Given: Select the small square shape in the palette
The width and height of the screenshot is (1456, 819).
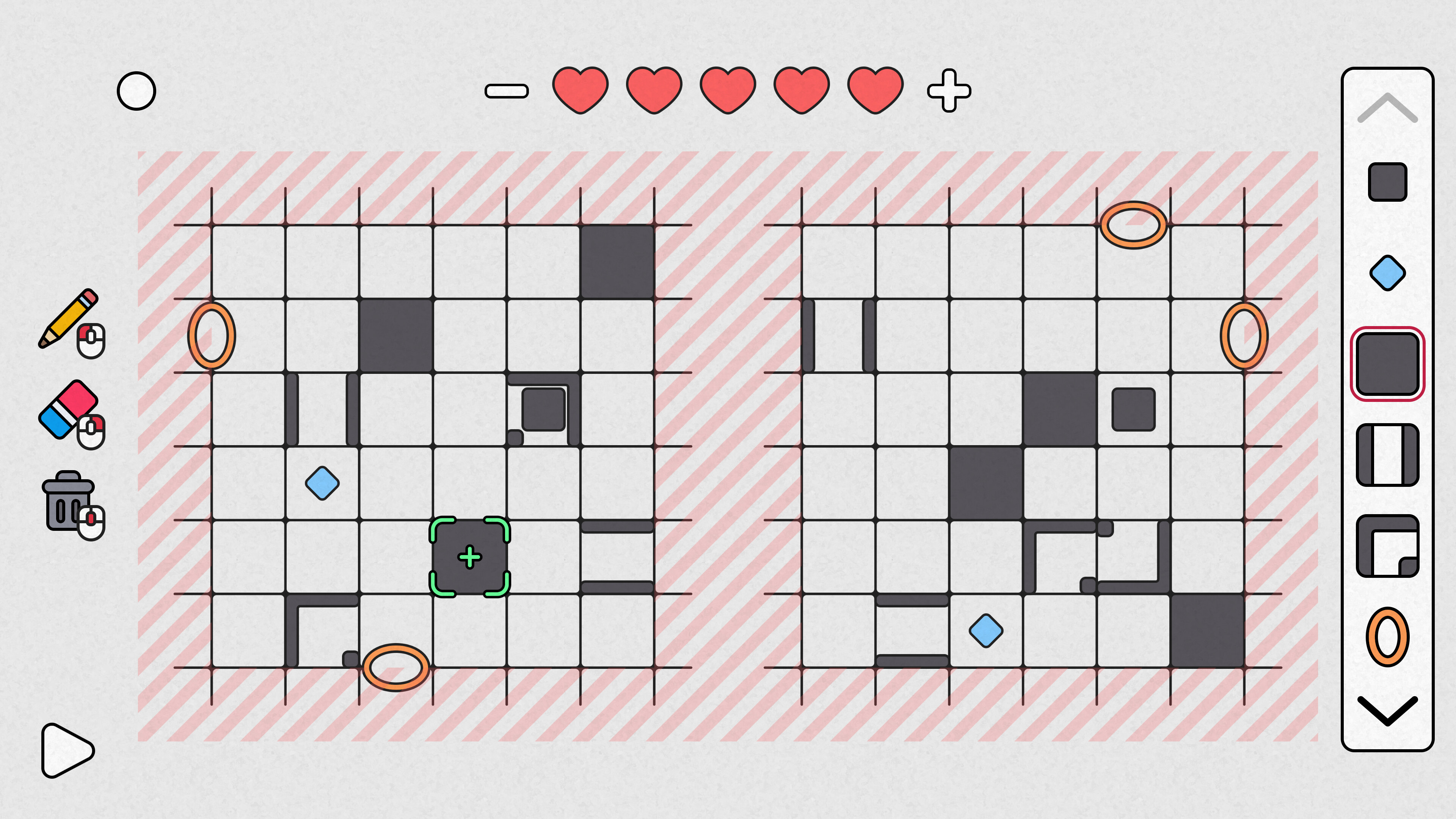Looking at the screenshot, I should coord(1387,182).
